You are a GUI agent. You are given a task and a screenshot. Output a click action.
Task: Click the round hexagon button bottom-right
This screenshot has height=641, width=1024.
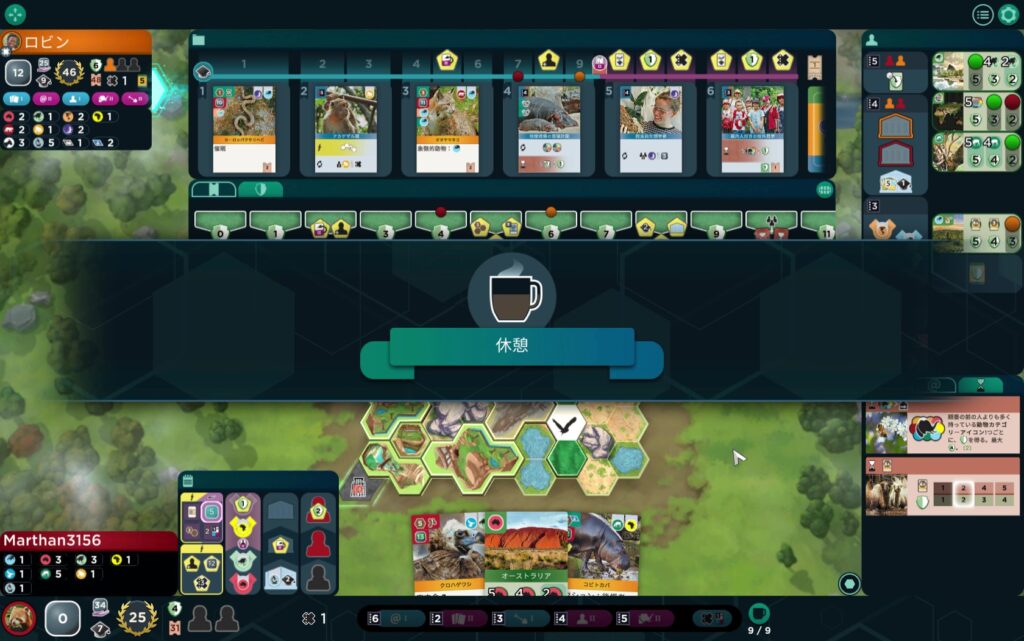[x=849, y=583]
